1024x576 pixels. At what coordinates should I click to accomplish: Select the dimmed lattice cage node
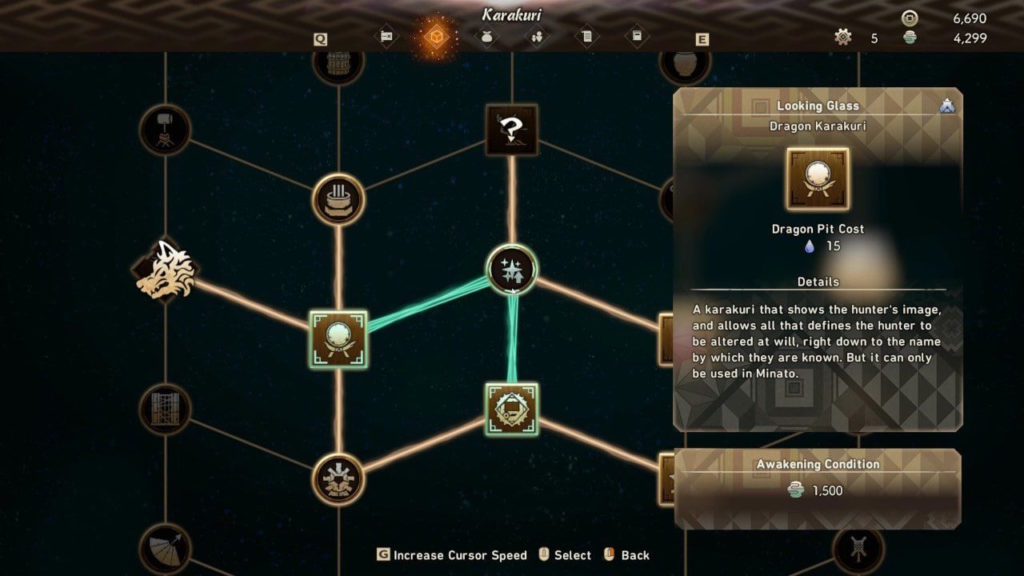coord(165,409)
